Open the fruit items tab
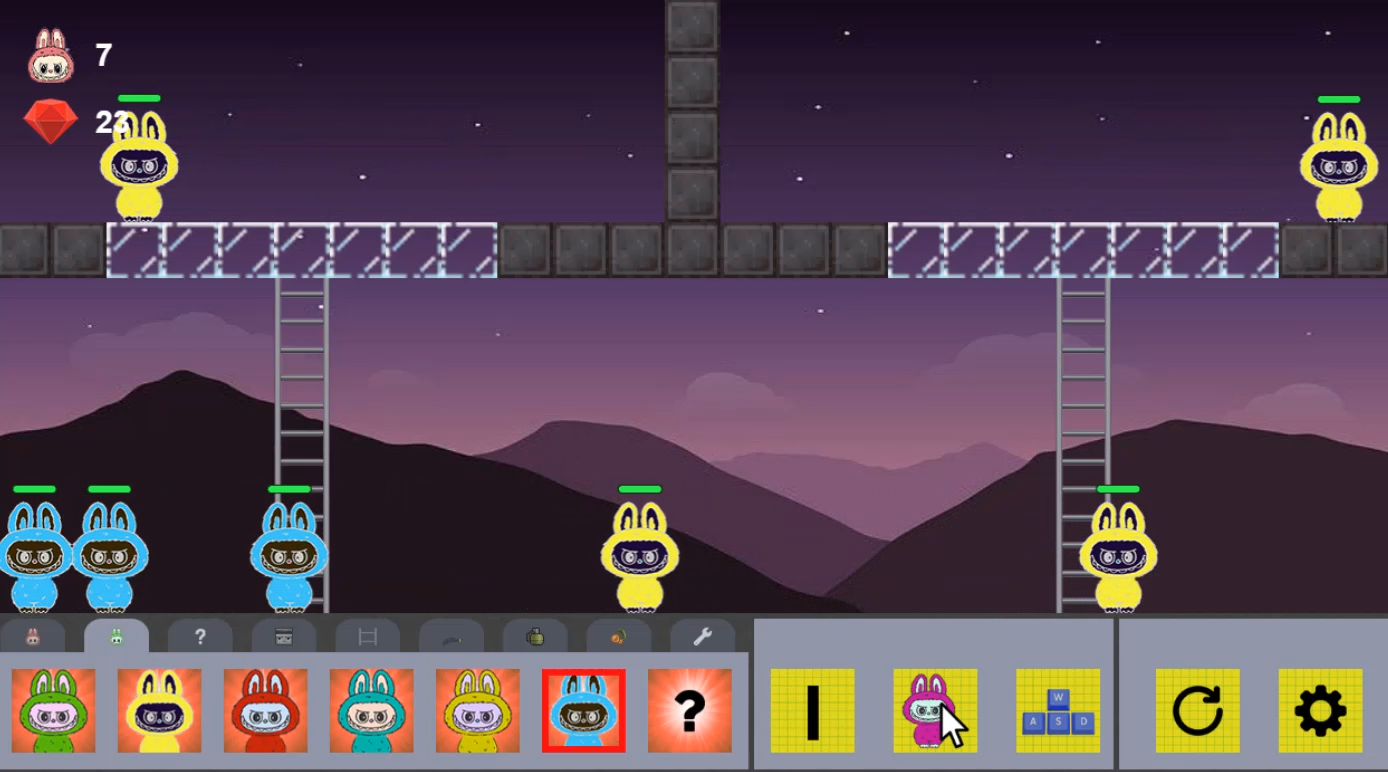This screenshot has width=1388, height=772. point(618,634)
